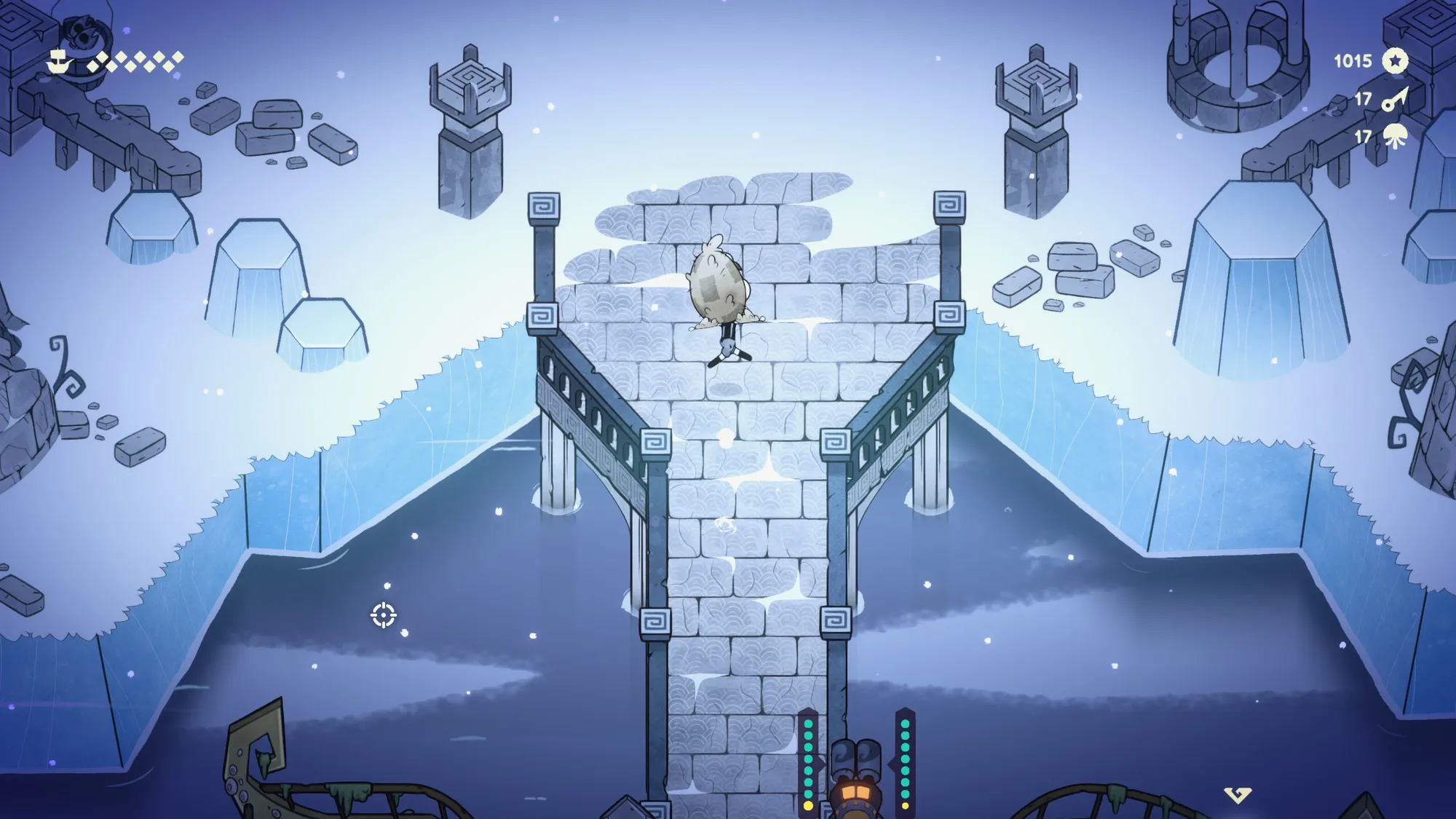Screen dimensions: 1456x819
Task: Click the downward arrow waypoint marker
Action: click(x=1237, y=794)
